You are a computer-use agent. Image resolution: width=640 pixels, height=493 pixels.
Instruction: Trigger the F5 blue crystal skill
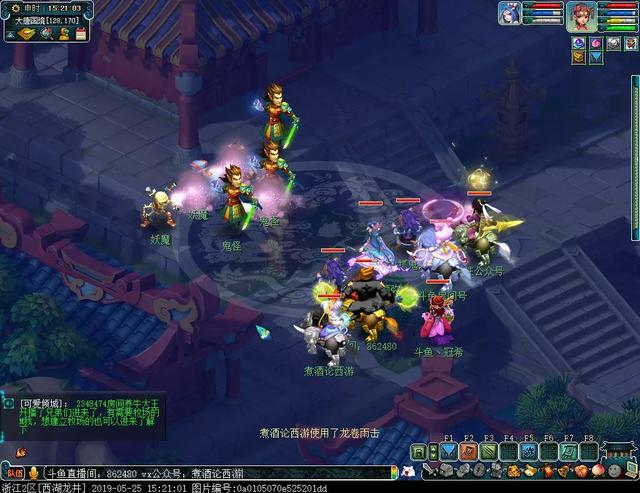coord(528,451)
